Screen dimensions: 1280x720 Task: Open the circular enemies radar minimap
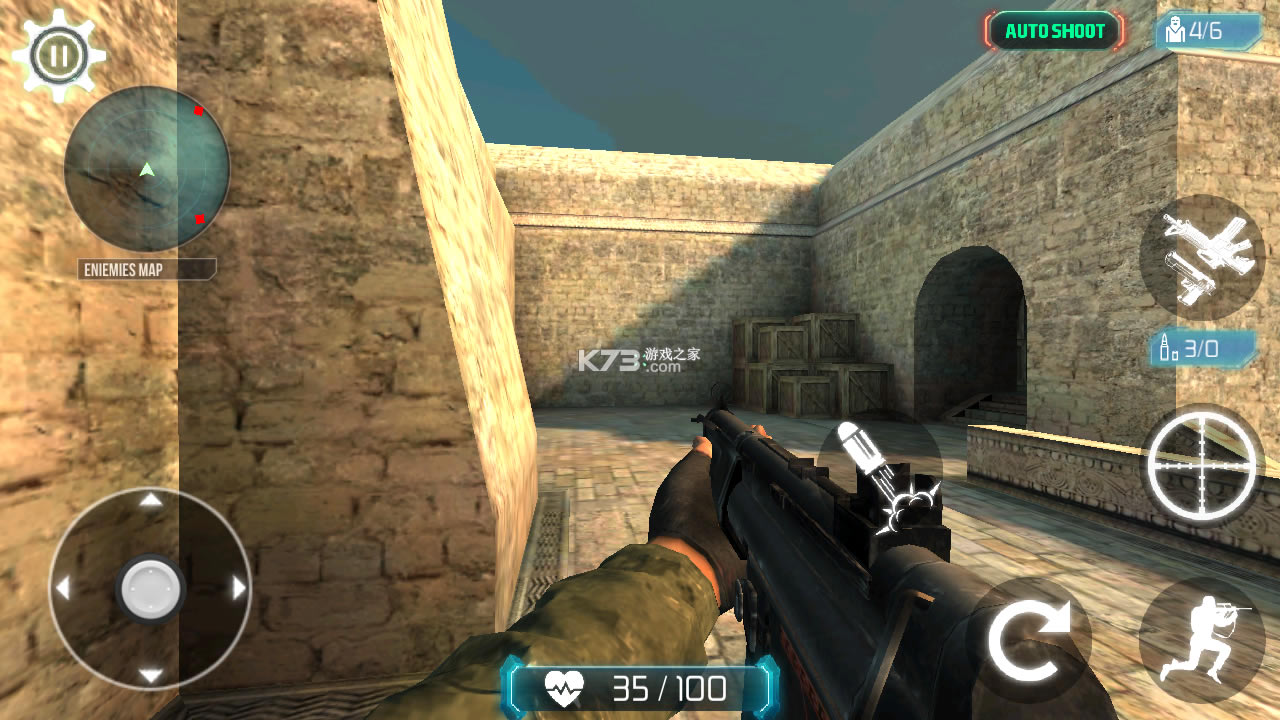[x=147, y=168]
